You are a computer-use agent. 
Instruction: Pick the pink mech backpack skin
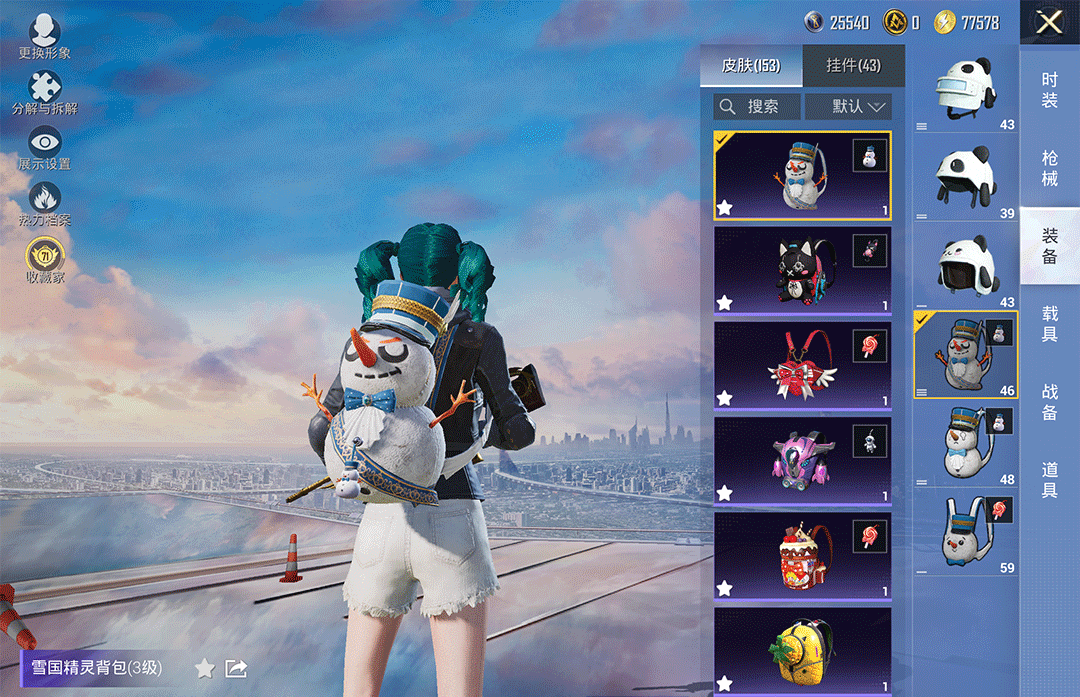pyautogui.click(x=802, y=460)
